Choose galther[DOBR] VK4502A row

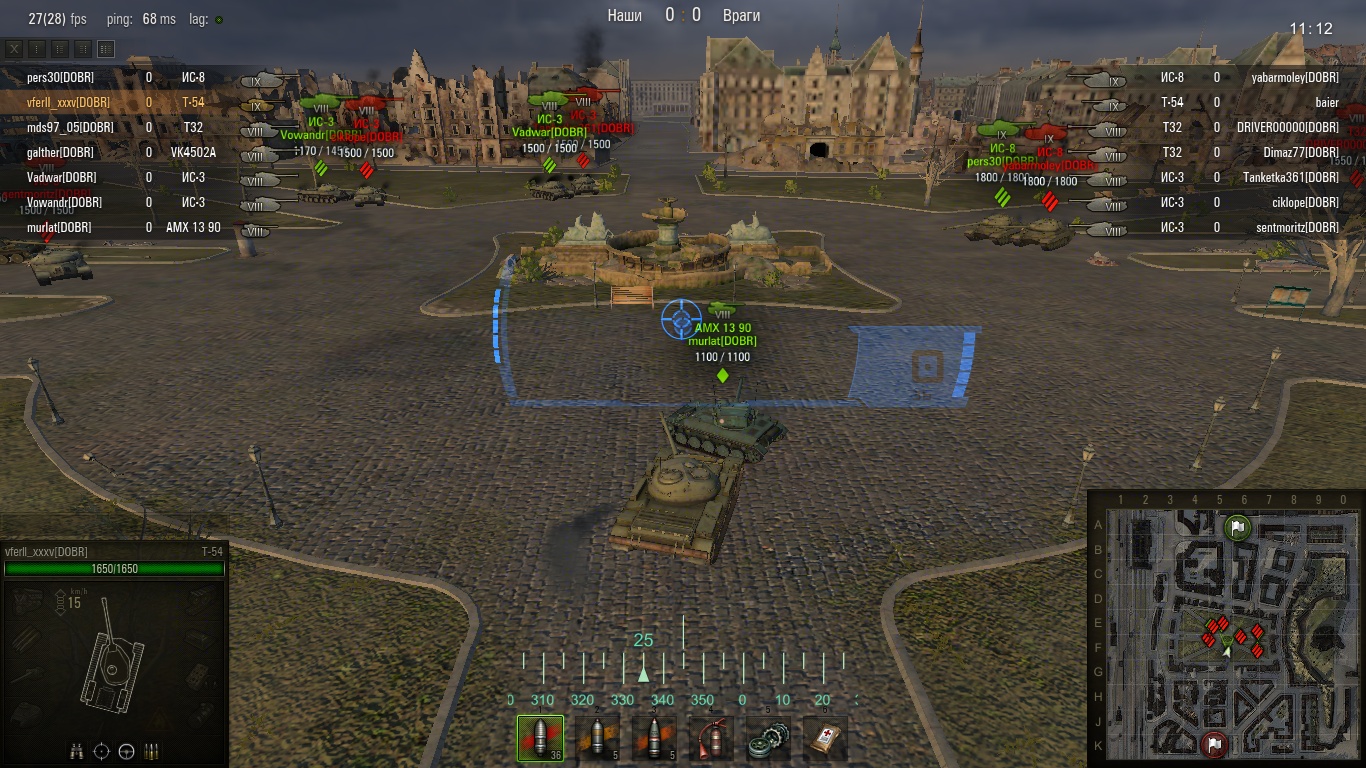[x=60, y=152]
